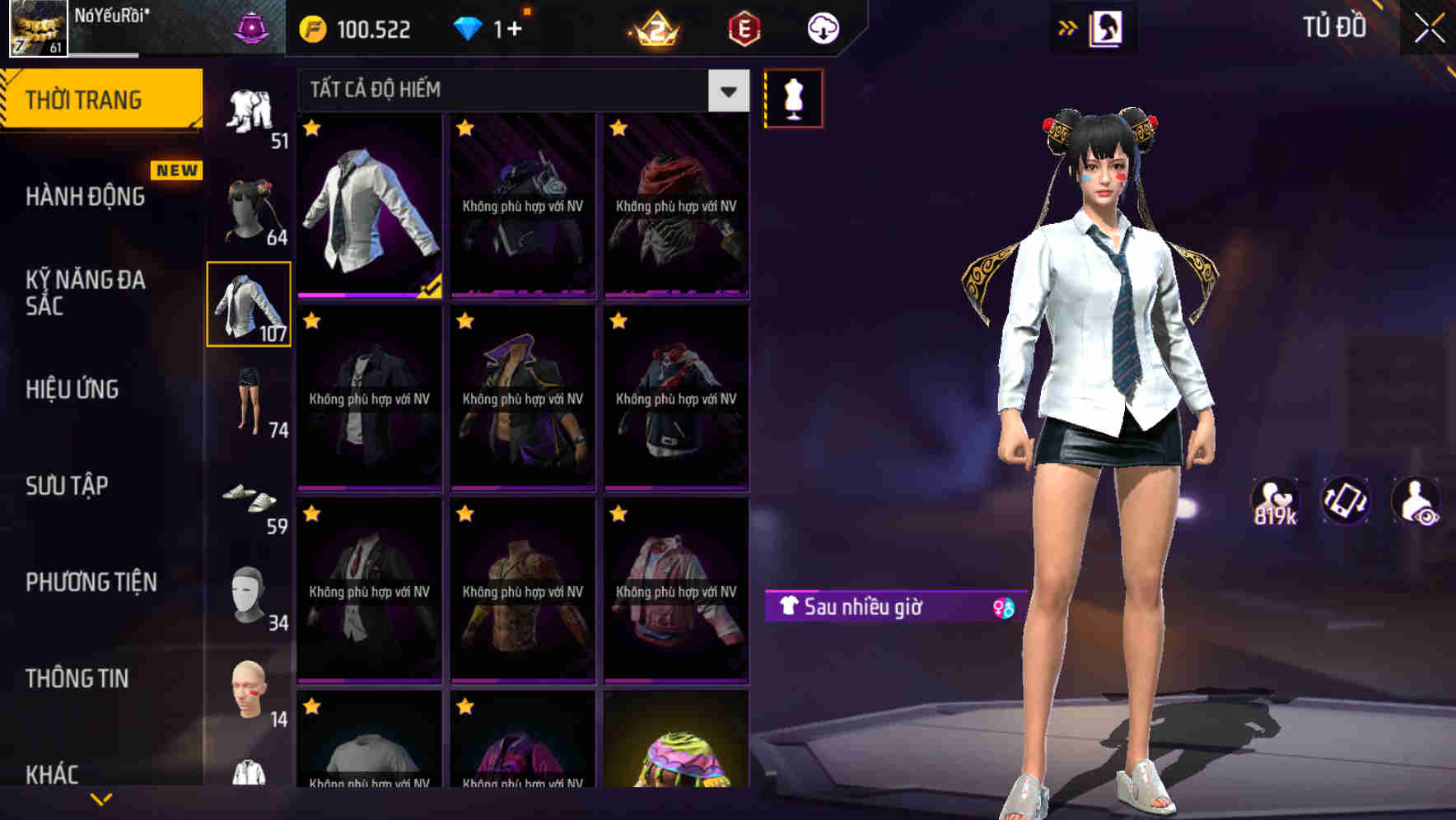1456x820 pixels.
Task: Expand the down chevron below KHÁC
Action: tap(101, 800)
